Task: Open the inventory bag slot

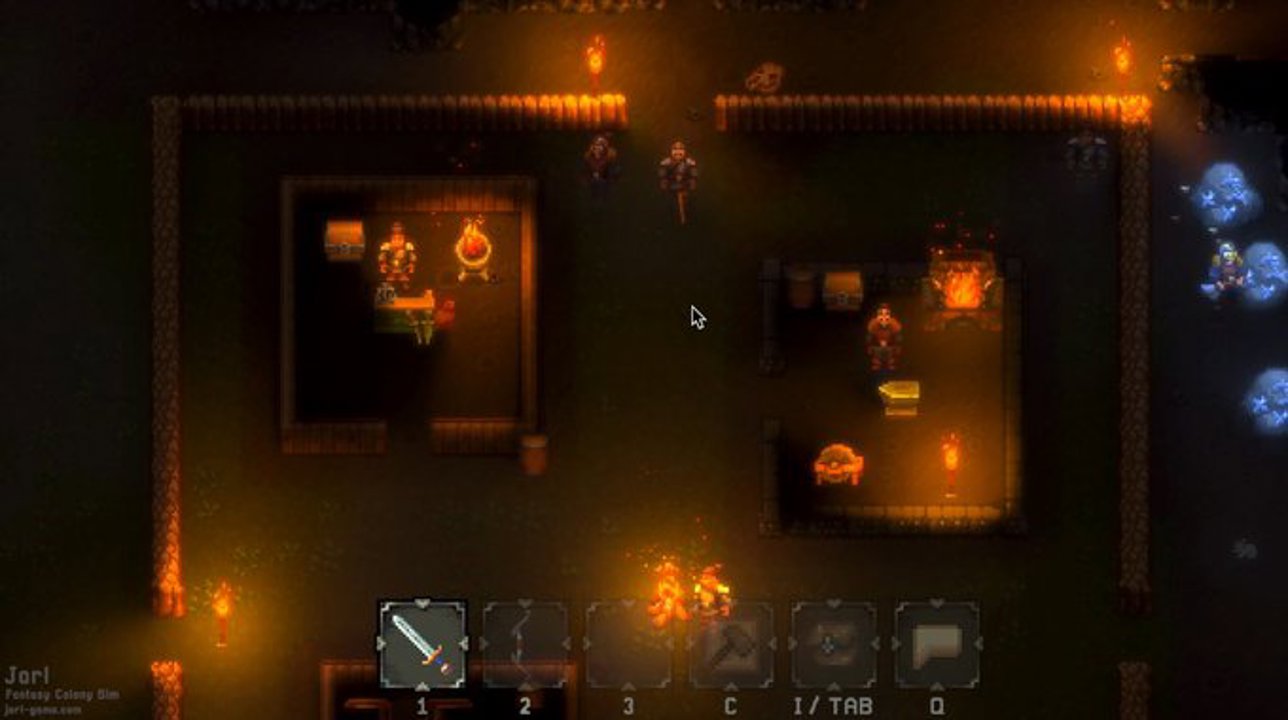Action: point(834,645)
